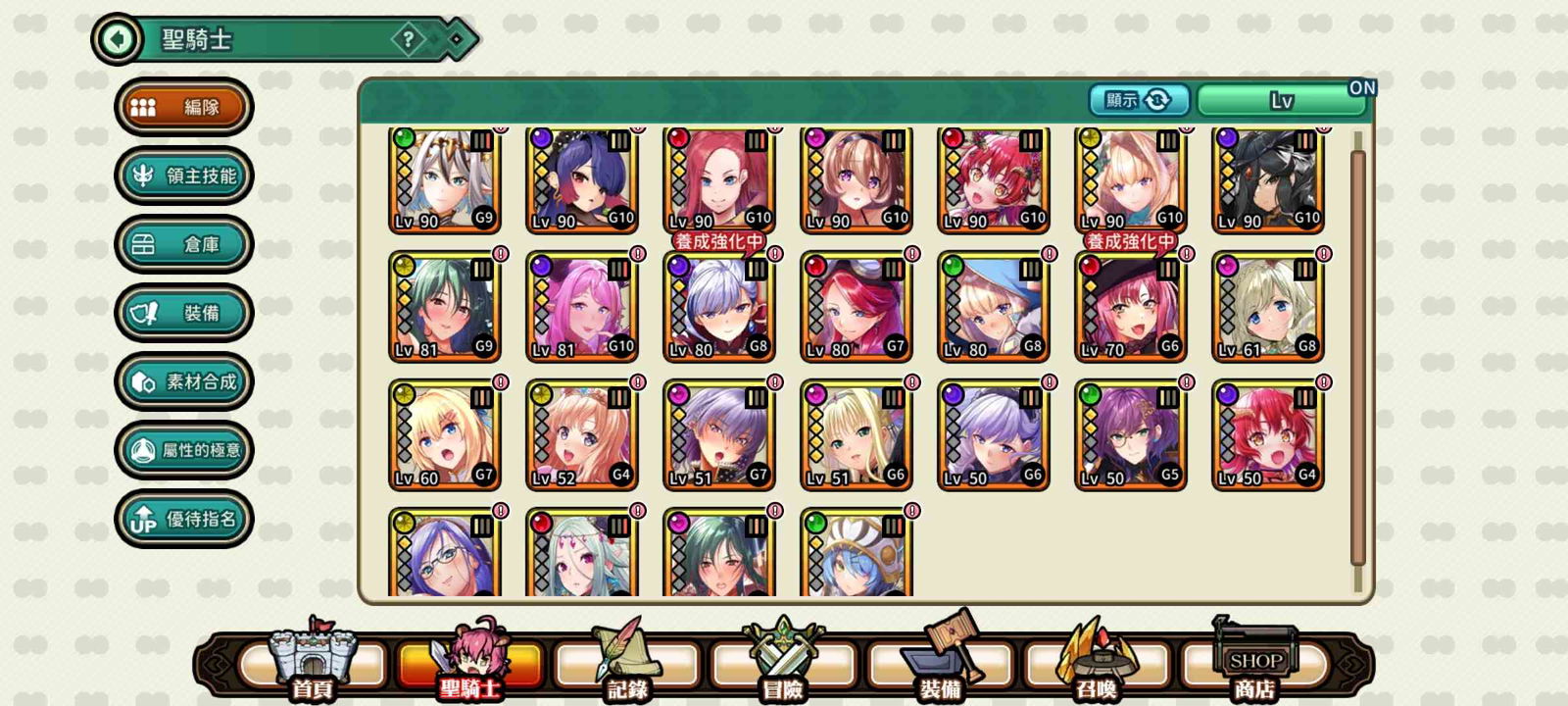
Task: Click the back arrow on 聖騎士 header
Action: [x=118, y=39]
